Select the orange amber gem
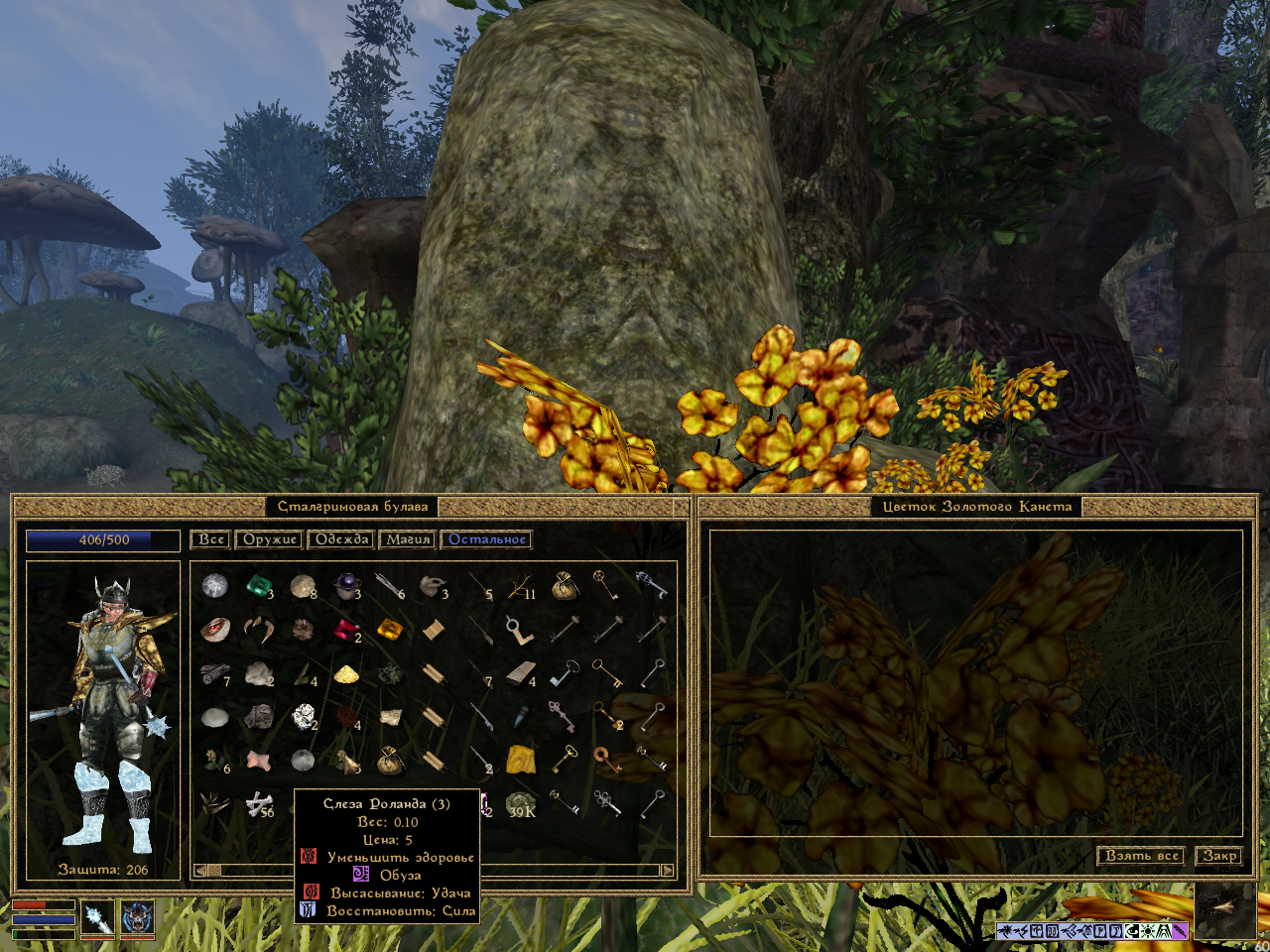Image resolution: width=1270 pixels, height=952 pixels. click(390, 630)
